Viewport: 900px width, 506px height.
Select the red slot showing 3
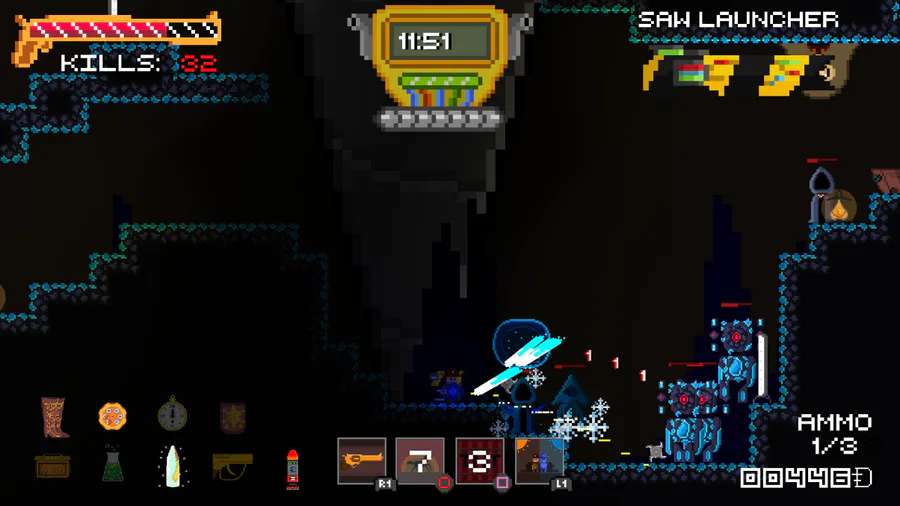tap(480, 460)
